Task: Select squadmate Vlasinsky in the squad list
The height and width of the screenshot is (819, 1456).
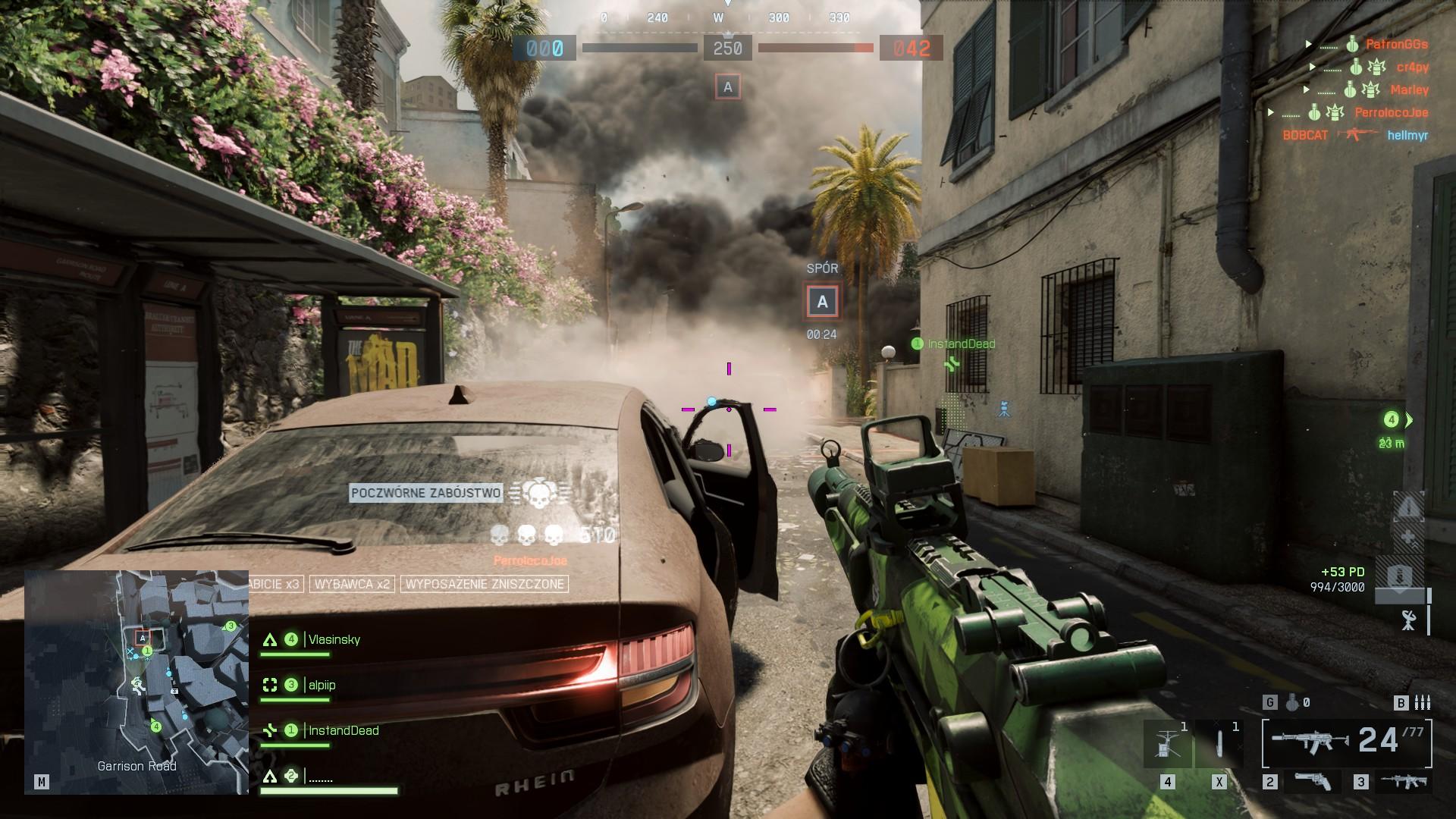Action: pyautogui.click(x=334, y=640)
